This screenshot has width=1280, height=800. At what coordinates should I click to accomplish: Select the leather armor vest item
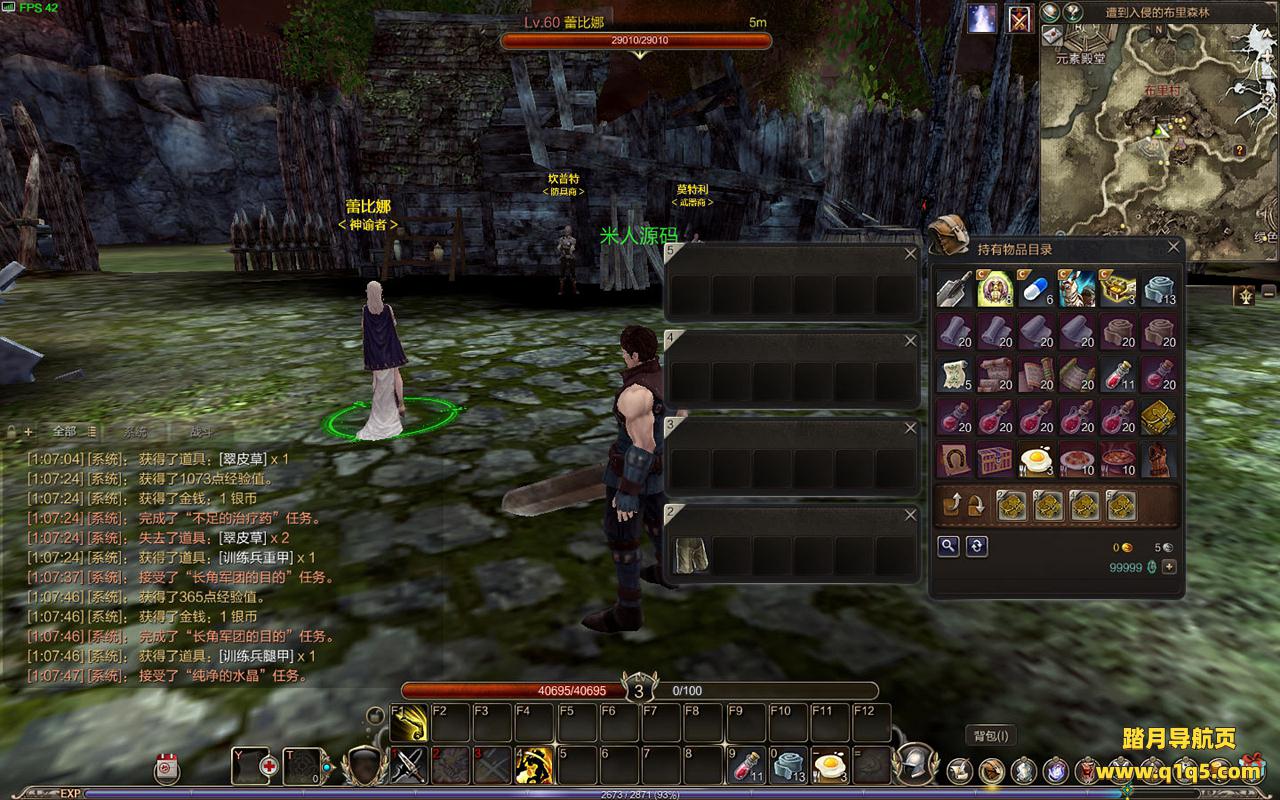coord(1158,460)
